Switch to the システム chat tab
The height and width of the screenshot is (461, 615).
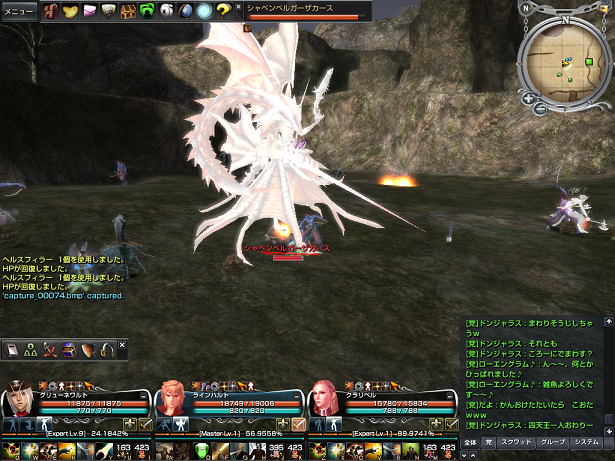click(x=587, y=441)
